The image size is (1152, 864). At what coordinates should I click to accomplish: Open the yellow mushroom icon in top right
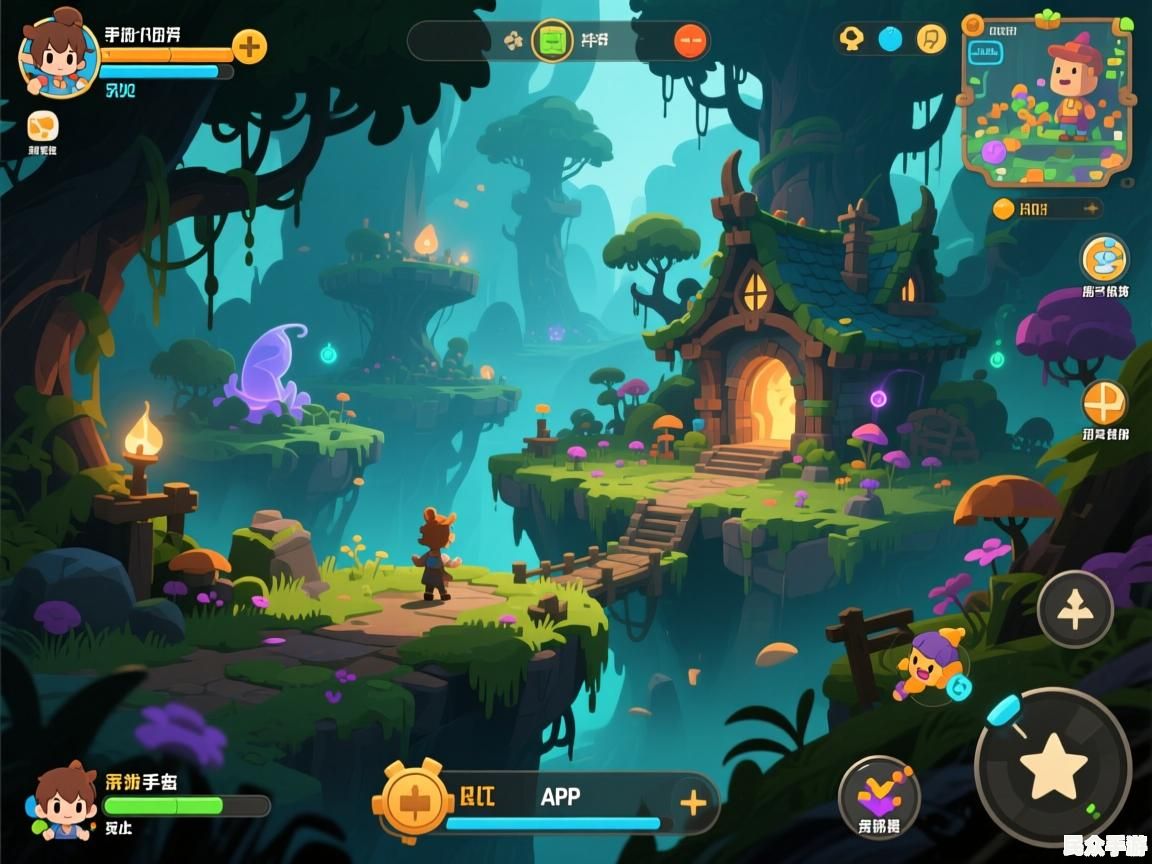coord(851,39)
